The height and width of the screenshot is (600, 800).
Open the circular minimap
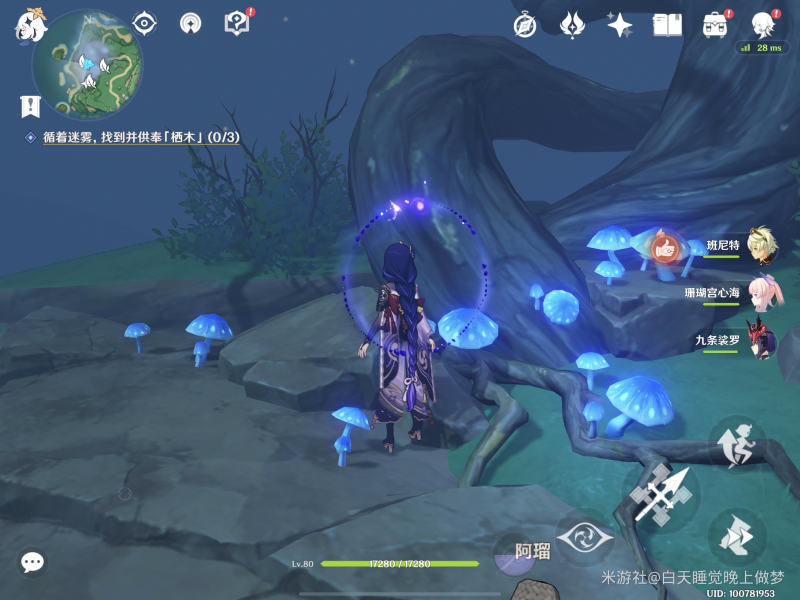87,64
